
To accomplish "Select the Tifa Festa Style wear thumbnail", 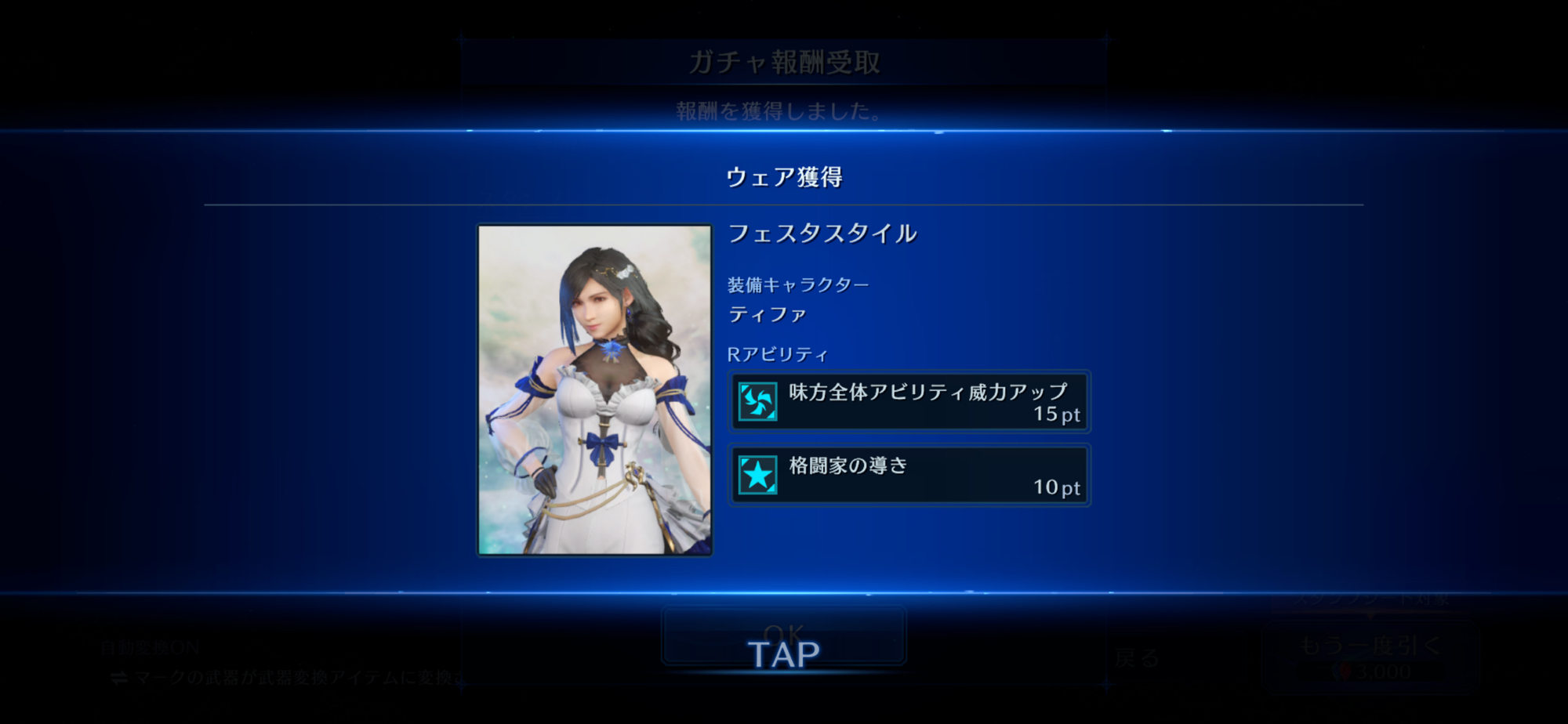I will pos(595,389).
